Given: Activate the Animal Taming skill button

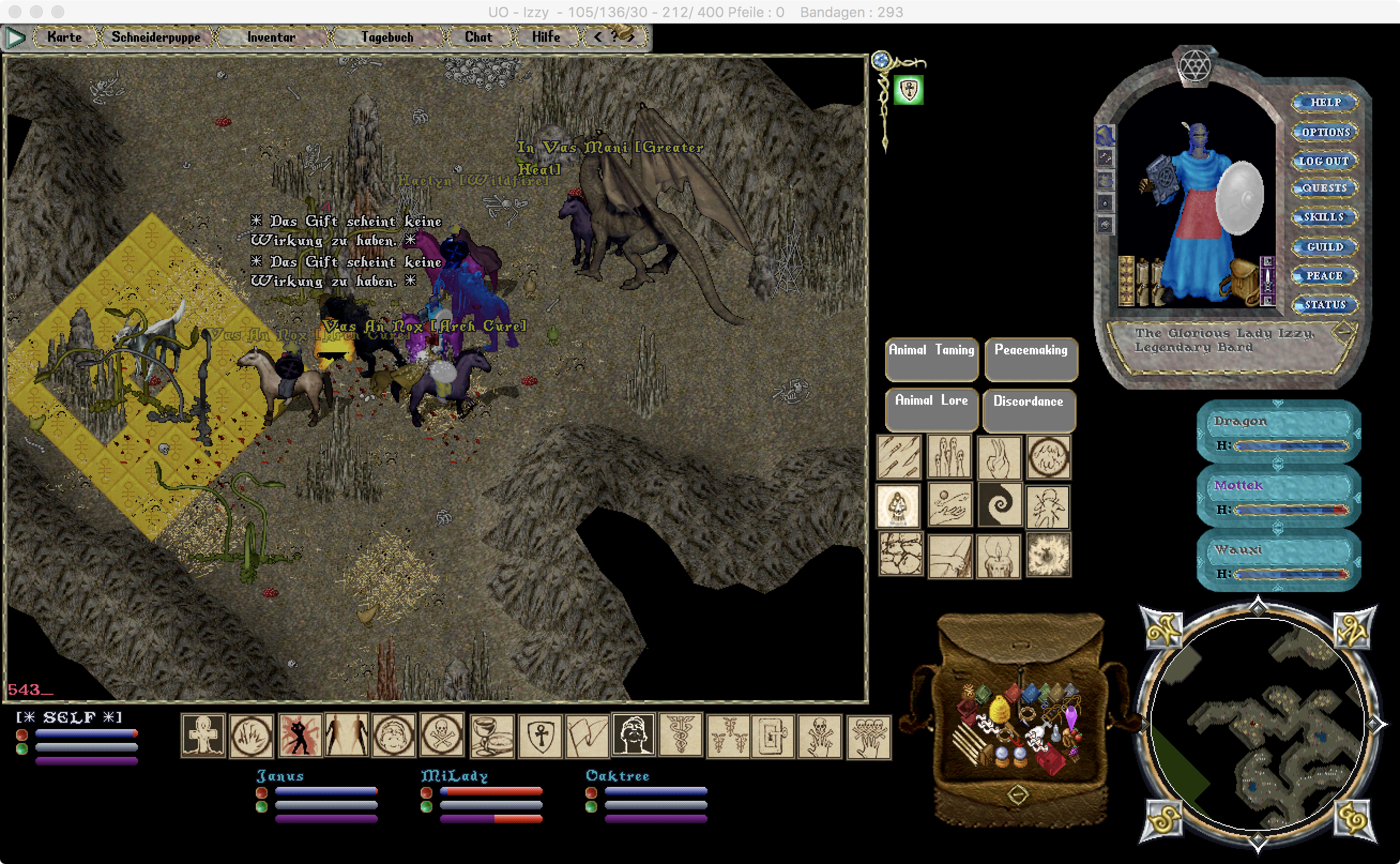Looking at the screenshot, I should click(931, 359).
